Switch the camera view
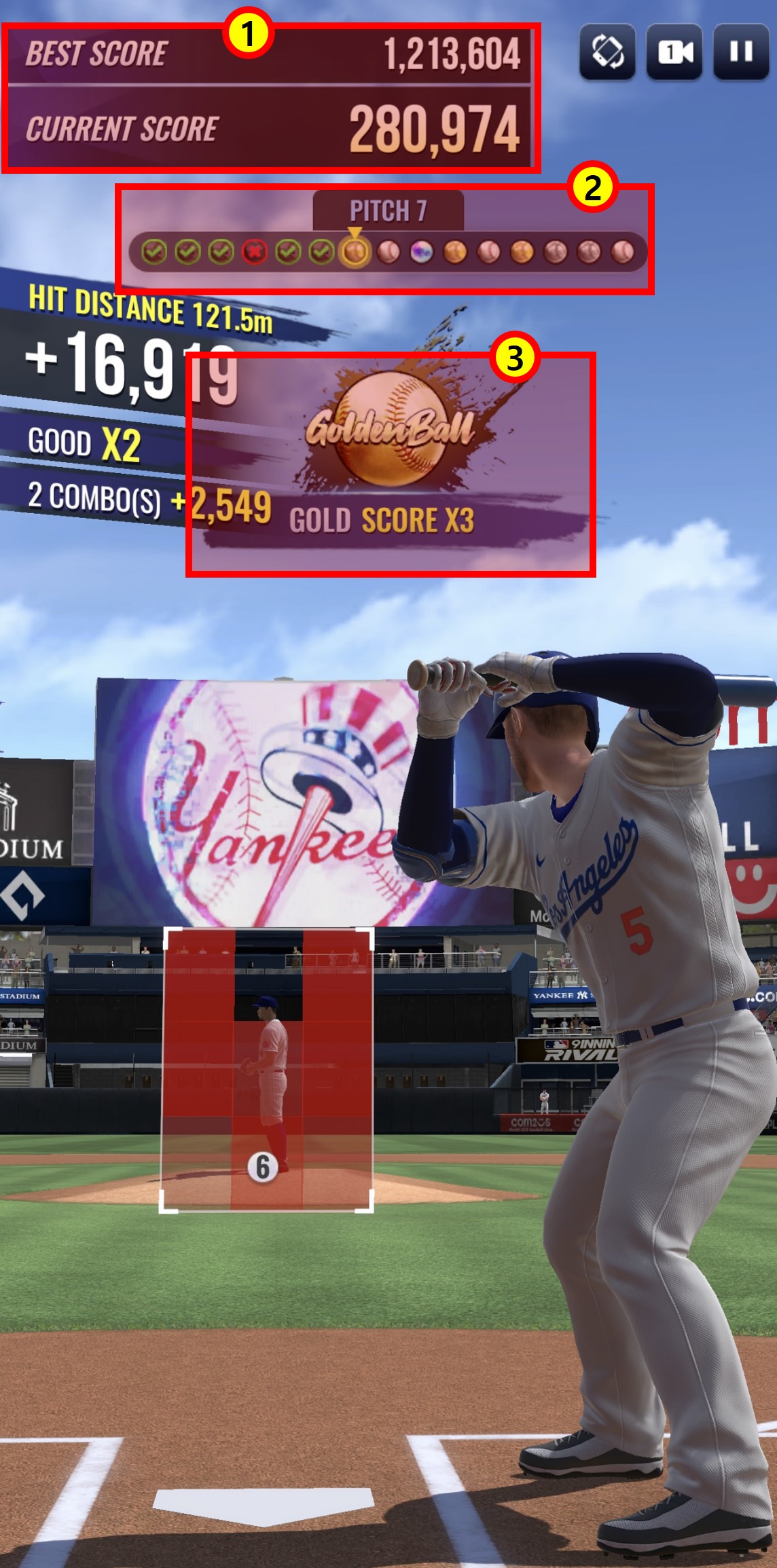 point(674,52)
